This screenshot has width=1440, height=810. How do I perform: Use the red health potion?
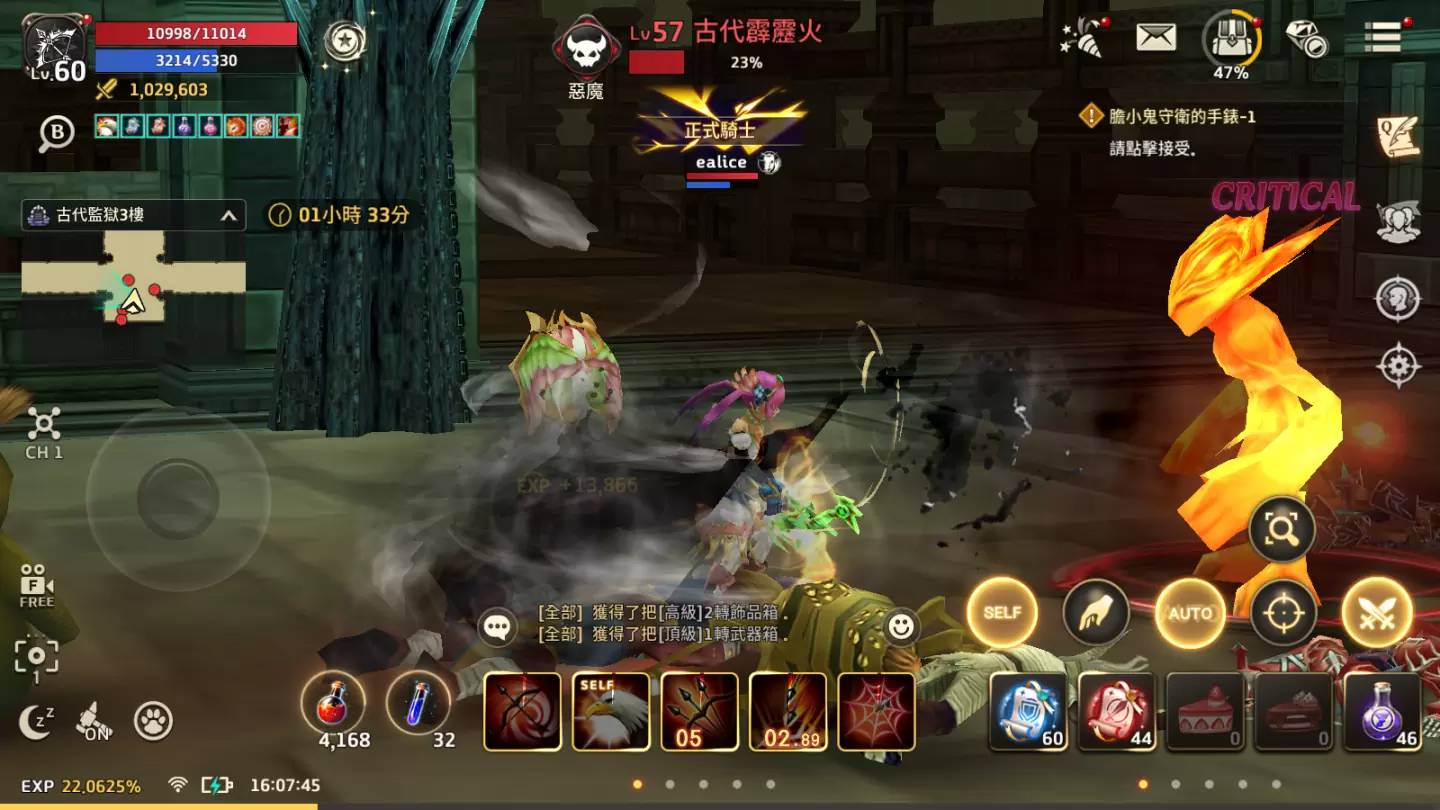[332, 702]
